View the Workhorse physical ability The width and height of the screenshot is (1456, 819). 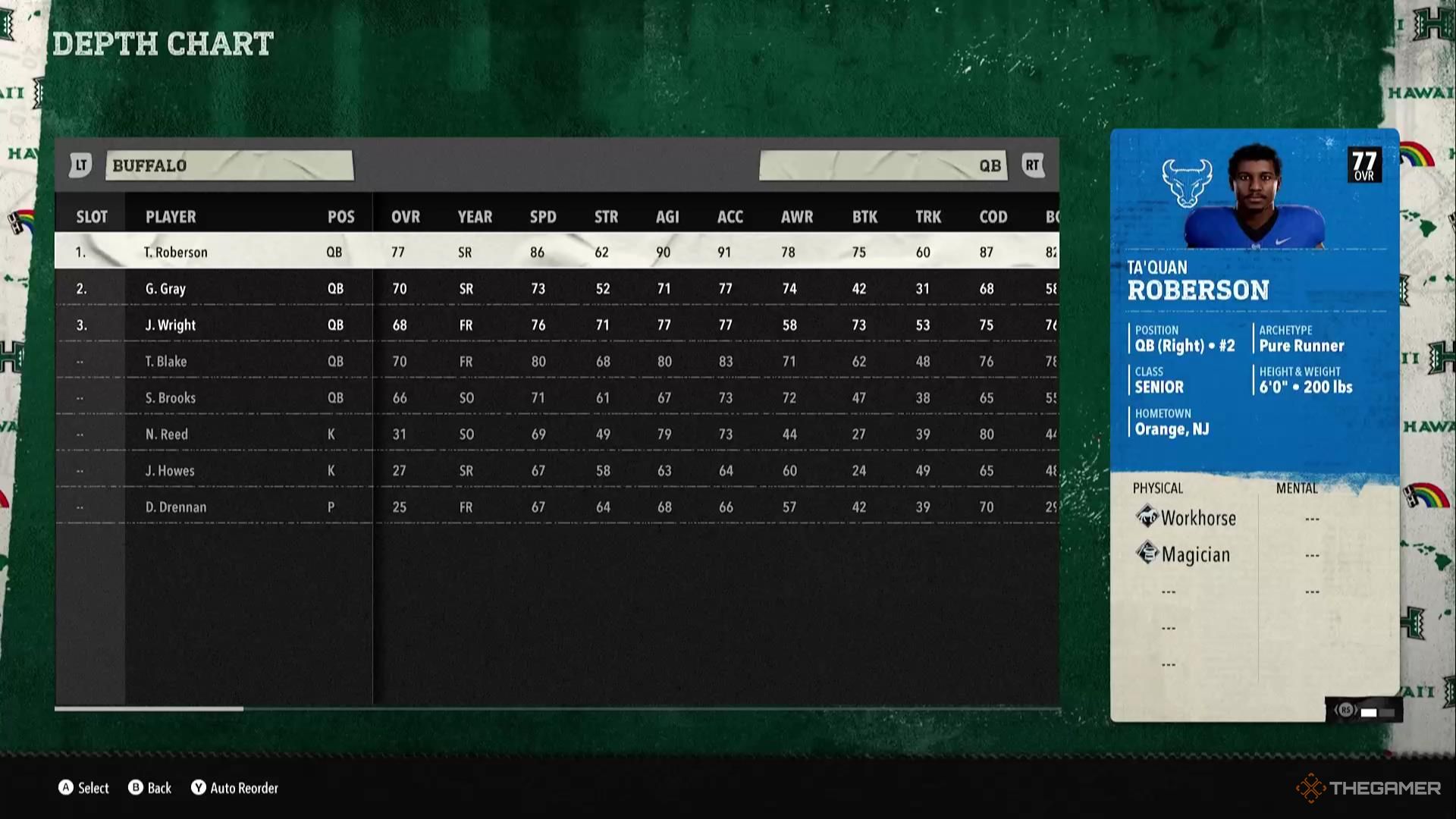click(1198, 518)
